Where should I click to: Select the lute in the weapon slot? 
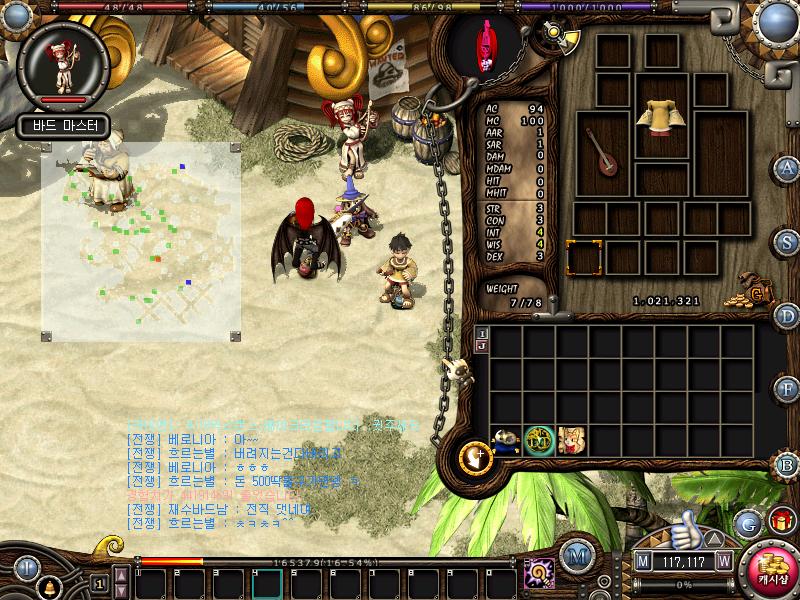tap(603, 152)
